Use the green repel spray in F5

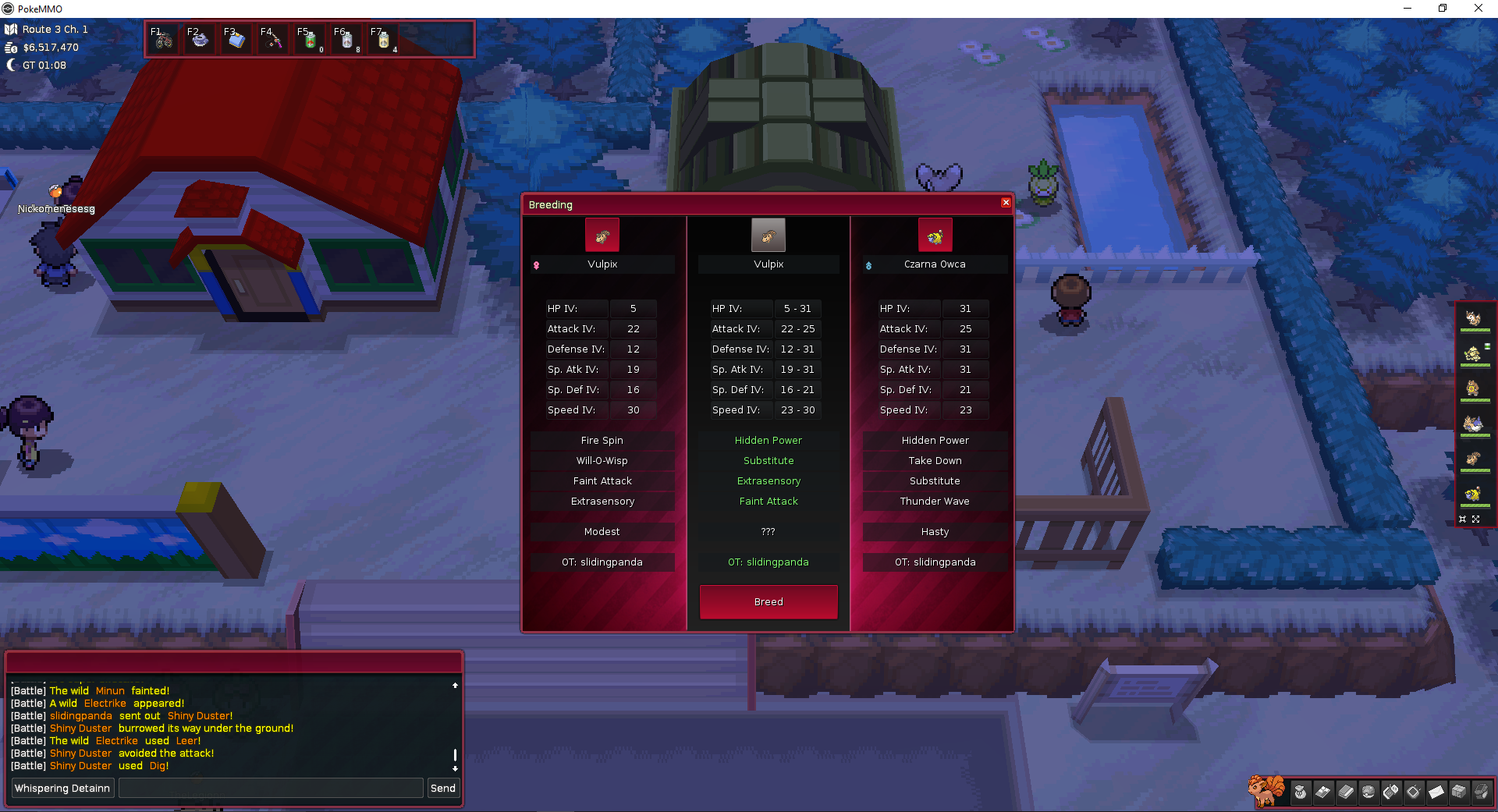point(310,39)
